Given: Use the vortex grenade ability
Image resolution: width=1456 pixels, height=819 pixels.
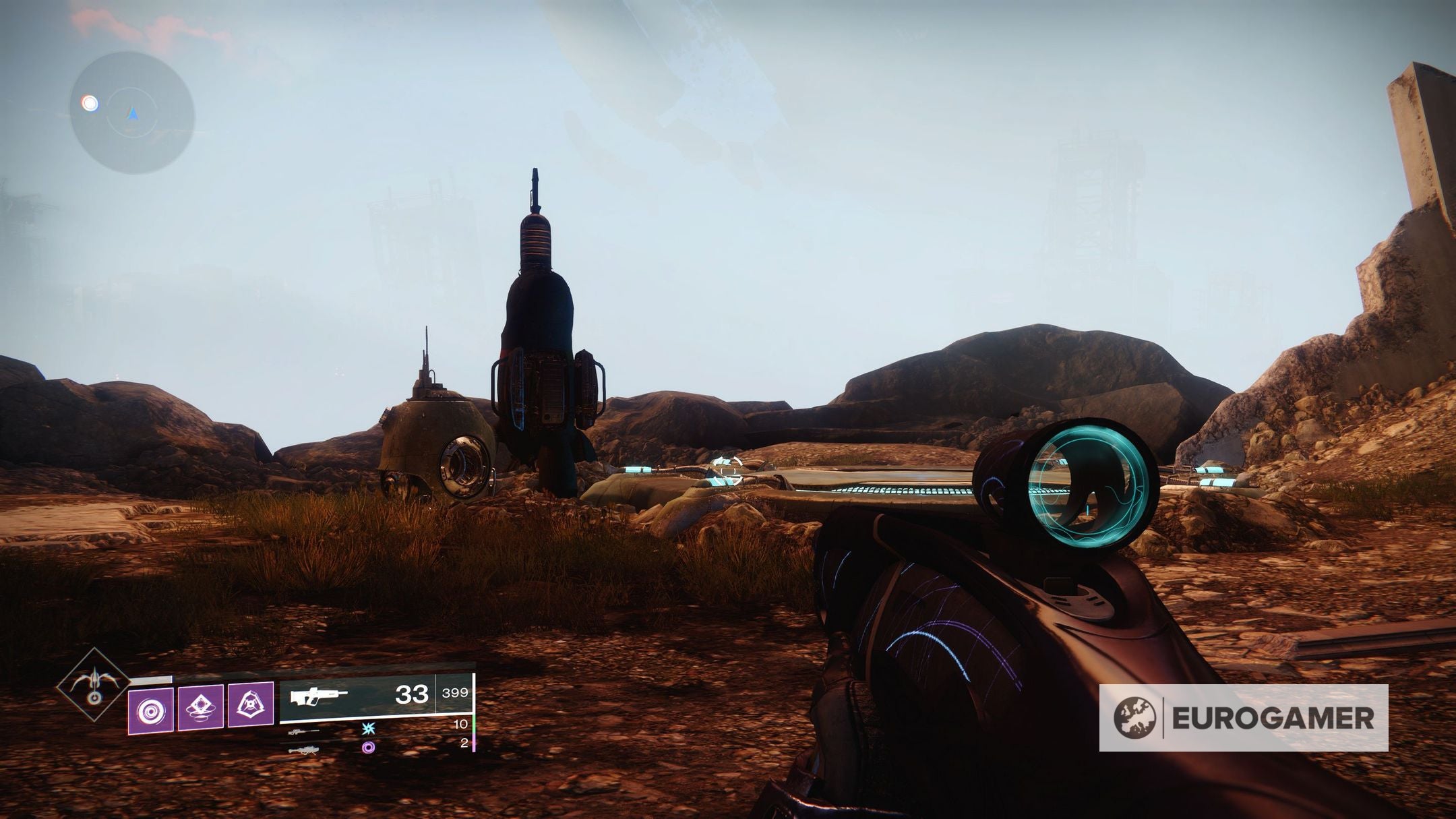Looking at the screenshot, I should point(151,712).
